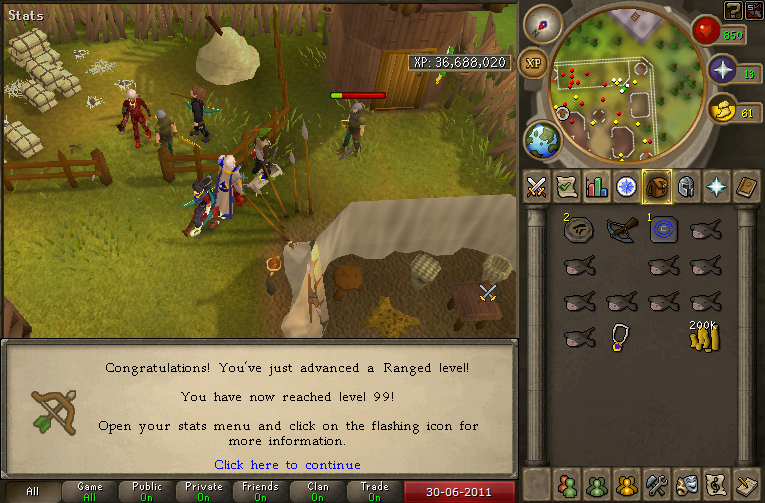Select the All chat tab
This screenshot has height=503, width=765.
point(33,492)
